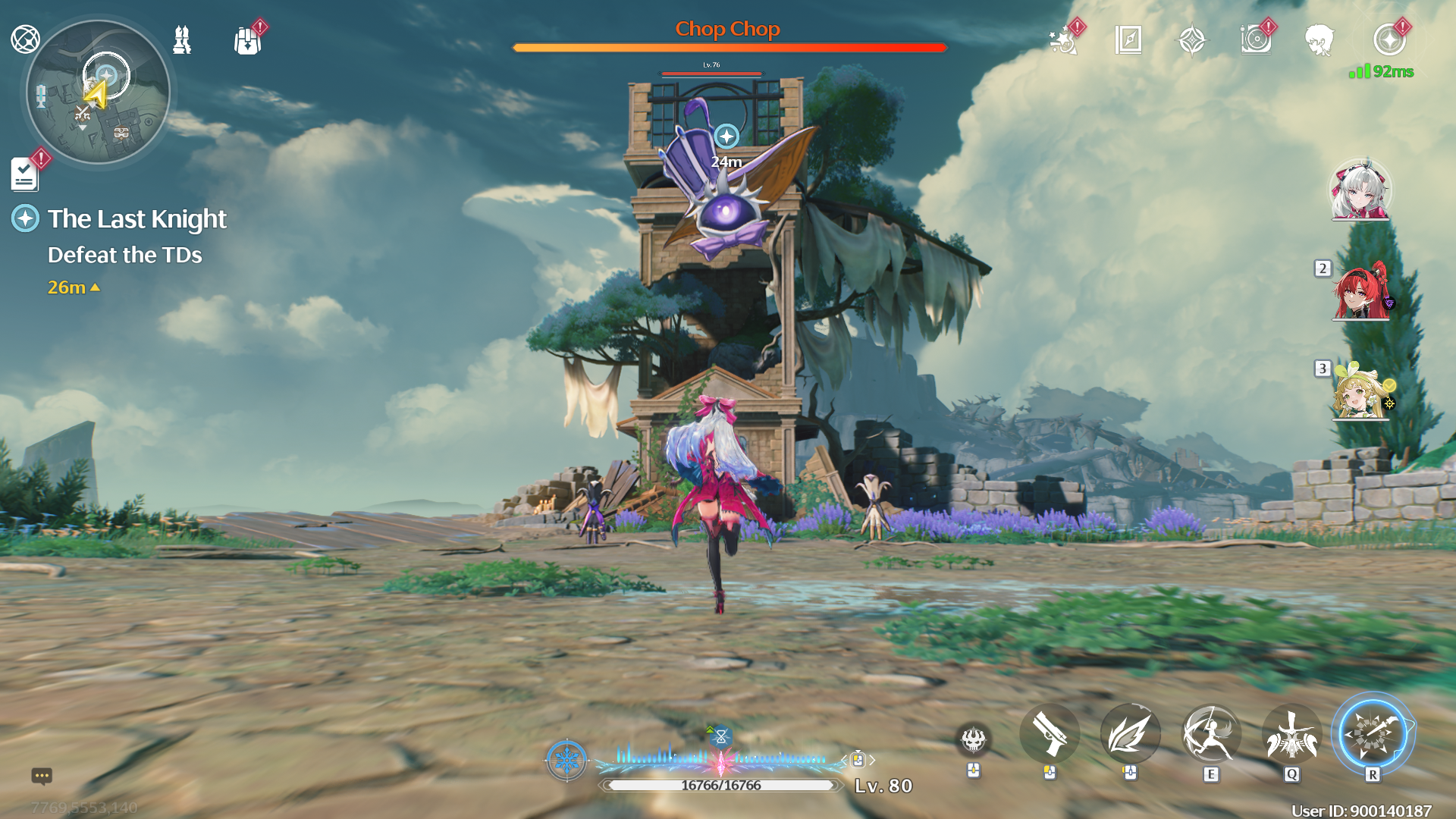Click the four-point compass star icon

coord(1192,40)
